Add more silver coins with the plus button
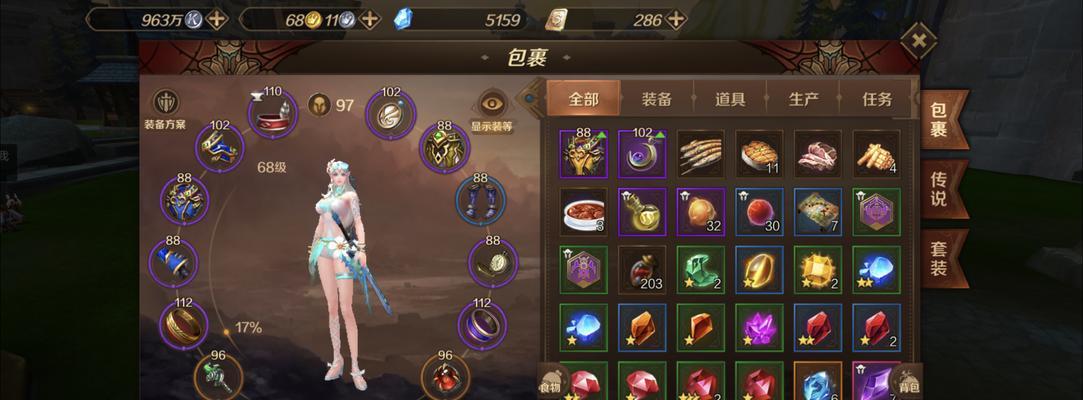Screen dimensions: 1083x400 point(218,19)
